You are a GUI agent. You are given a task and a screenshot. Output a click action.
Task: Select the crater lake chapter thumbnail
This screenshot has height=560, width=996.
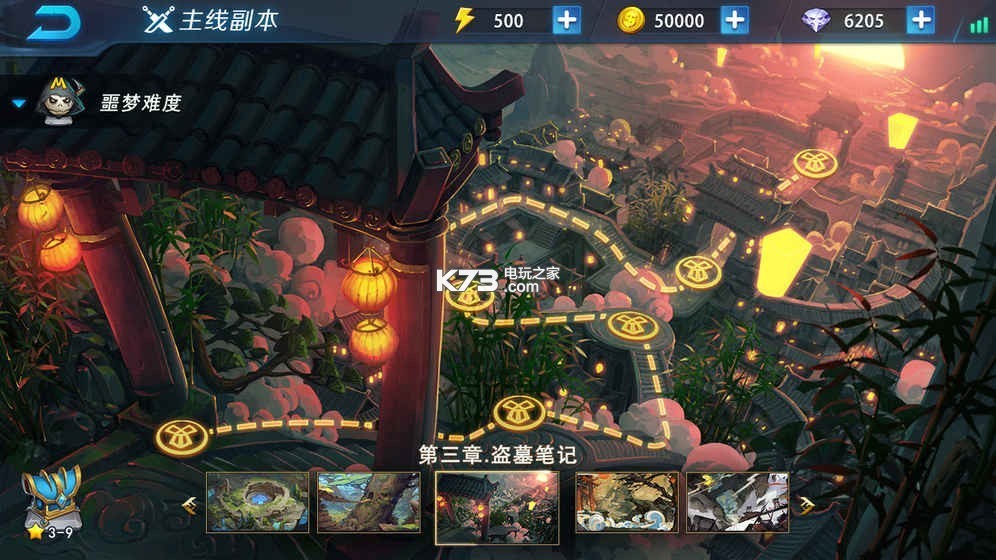256,502
